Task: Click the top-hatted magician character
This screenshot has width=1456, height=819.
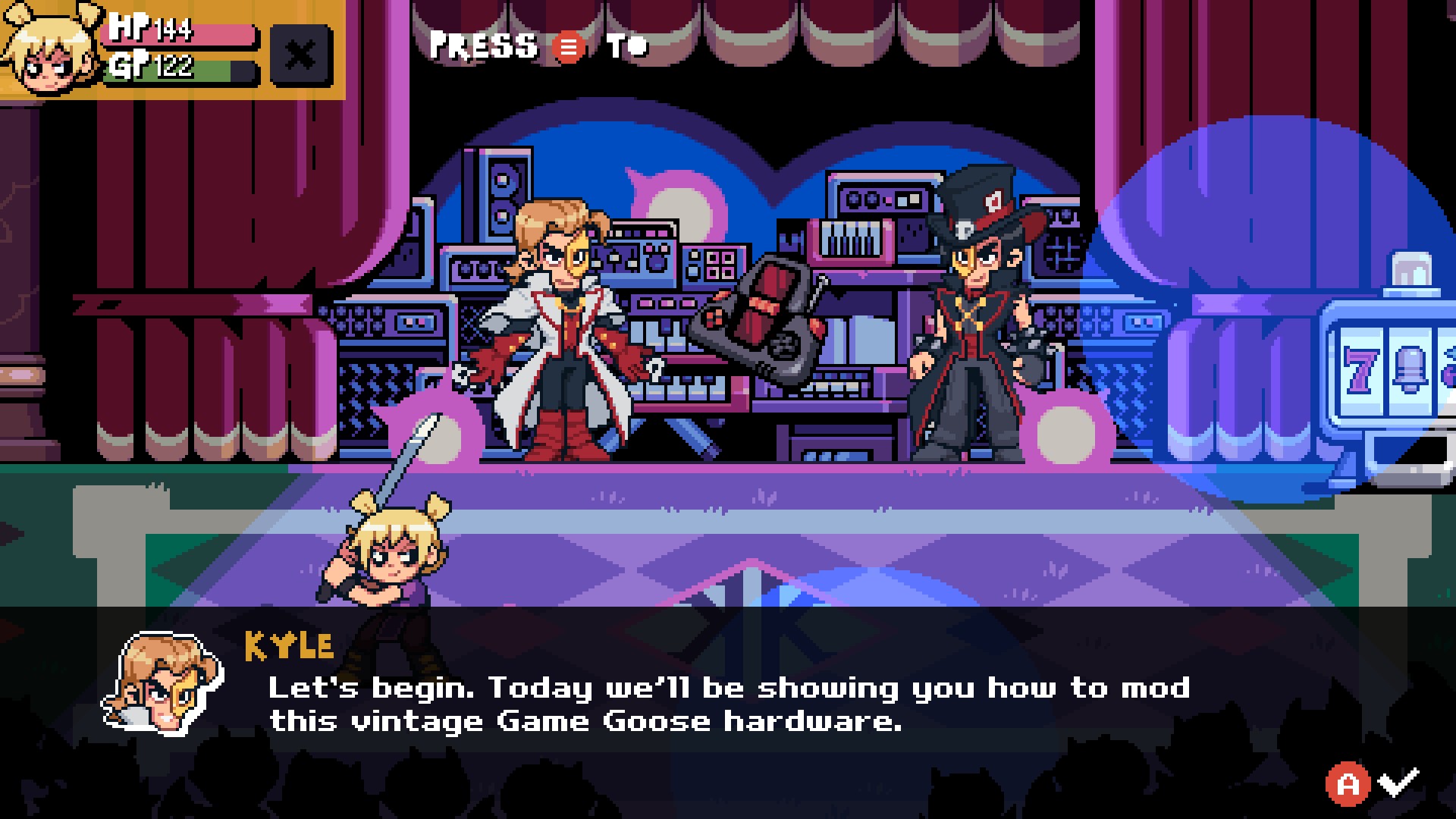Action: (x=978, y=318)
